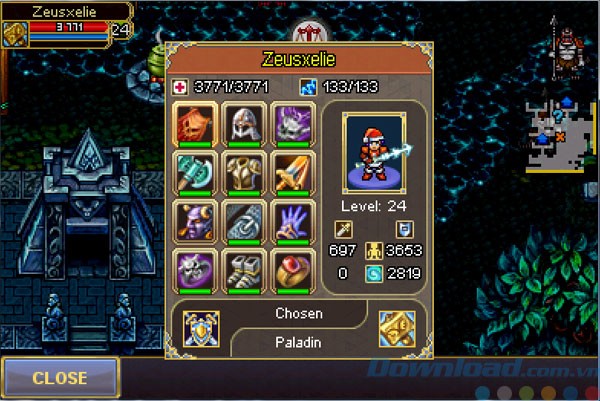Select the chain belt equipment slot
600x401 pixels.
tap(245, 222)
